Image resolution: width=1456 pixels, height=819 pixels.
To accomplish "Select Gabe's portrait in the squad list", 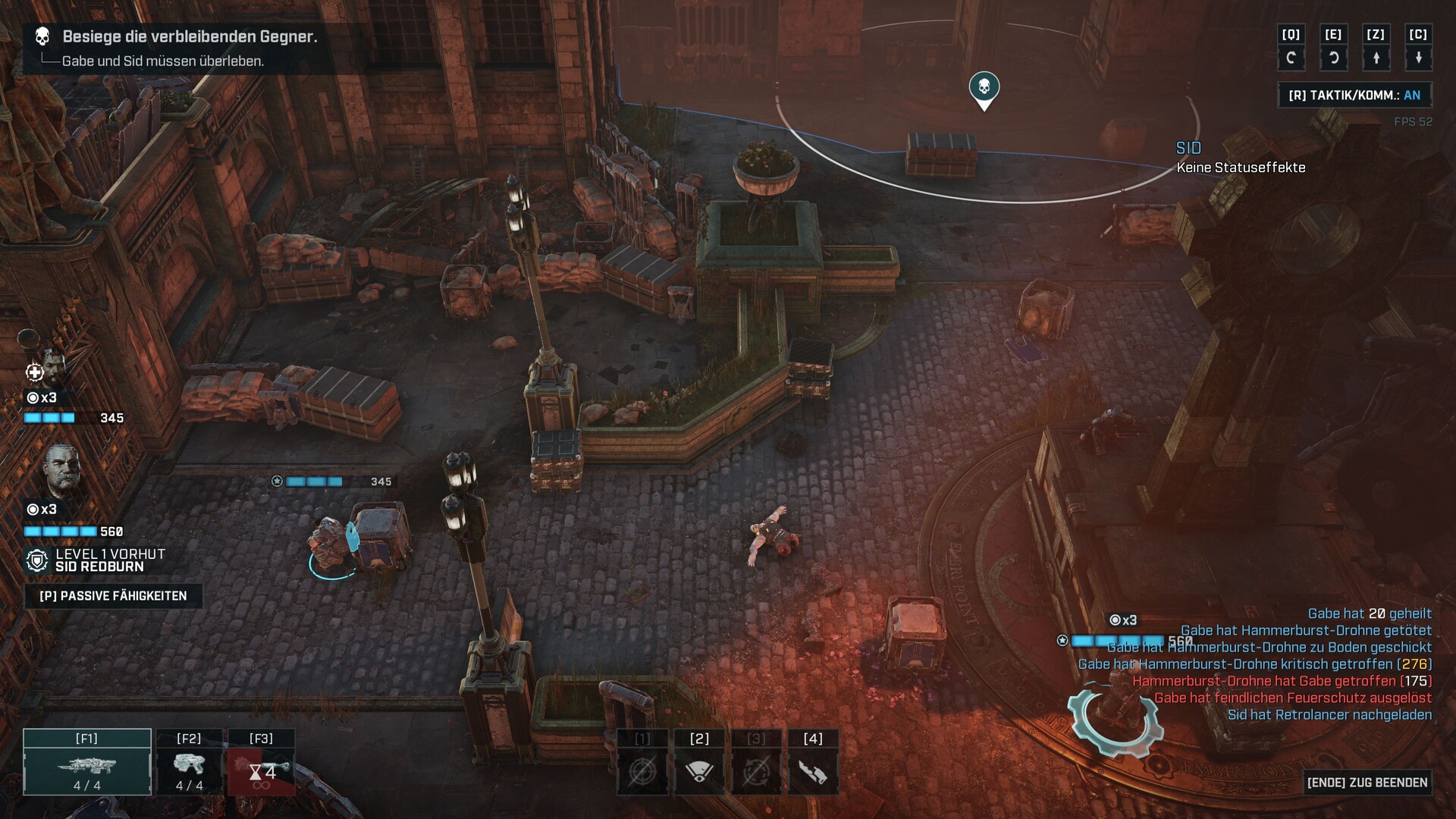I will pos(51,369).
